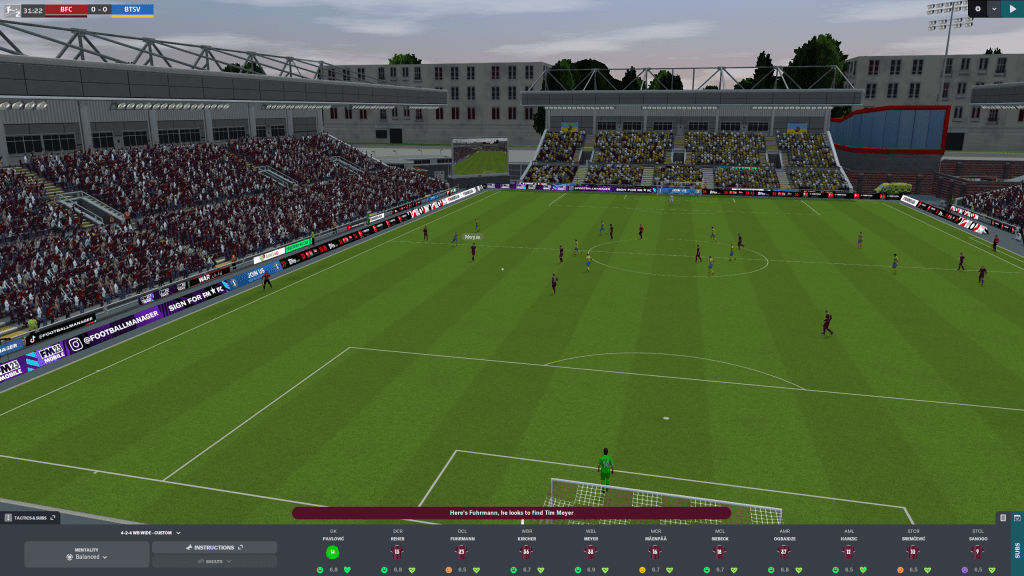Select Kircher in the WBR position

[526, 552]
